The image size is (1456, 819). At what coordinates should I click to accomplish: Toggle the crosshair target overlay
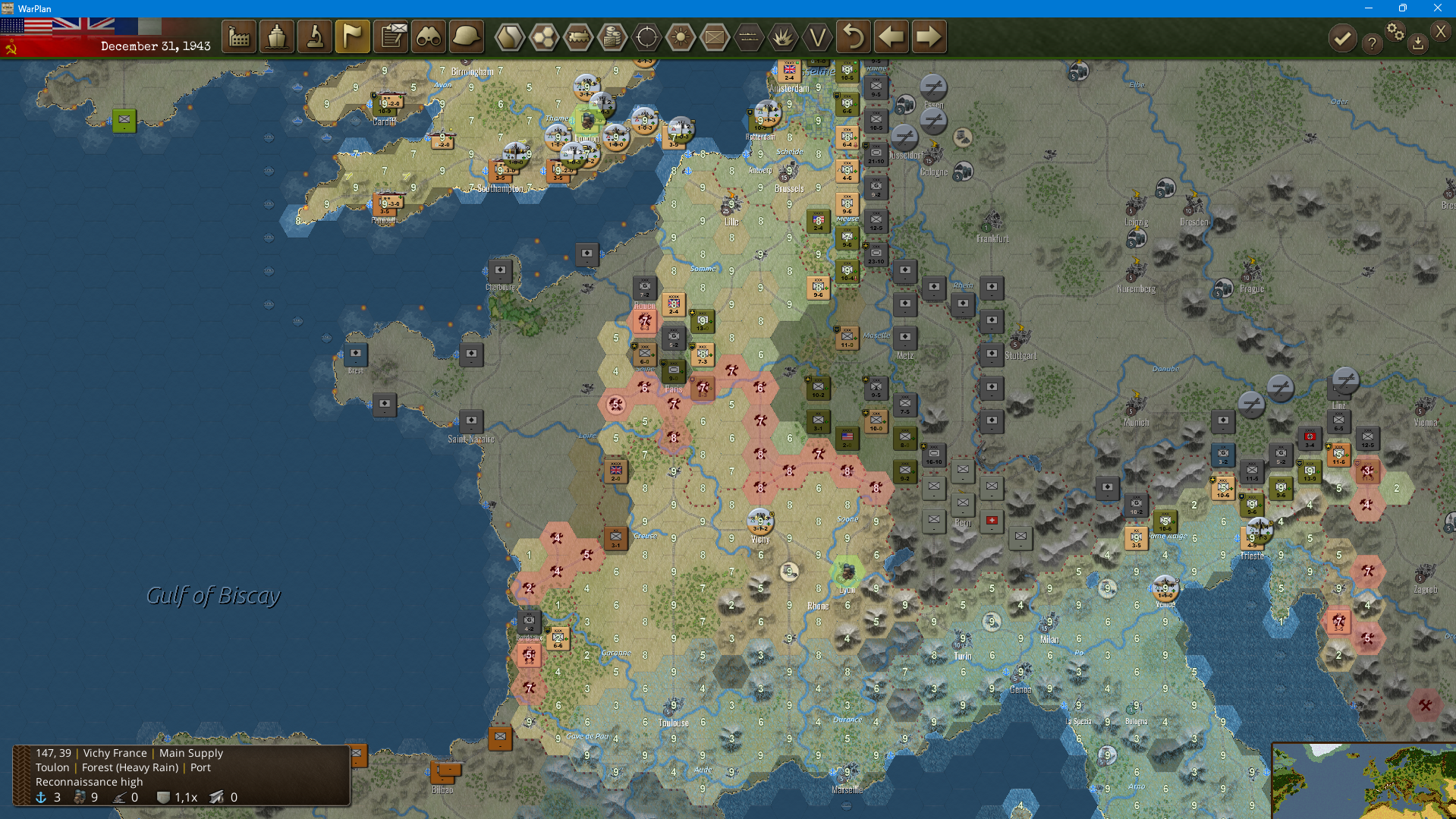coord(646,36)
